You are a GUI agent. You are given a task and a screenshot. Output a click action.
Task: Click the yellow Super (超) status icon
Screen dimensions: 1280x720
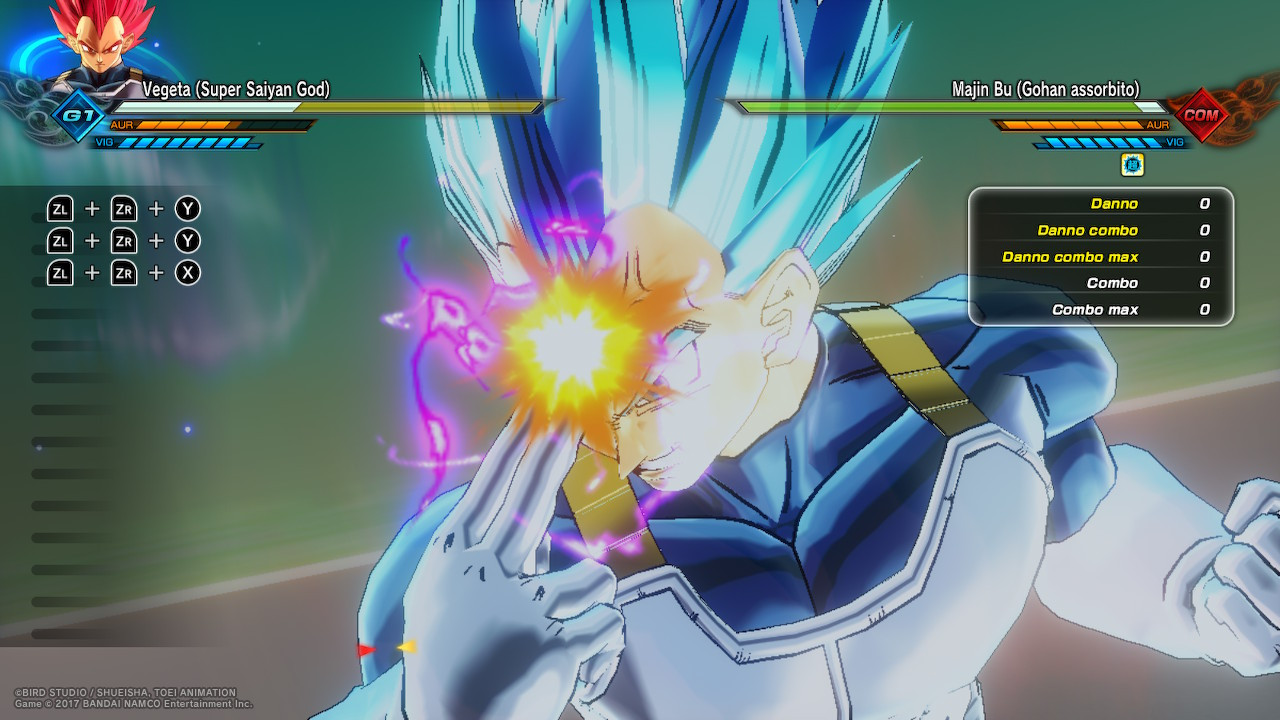click(x=1134, y=165)
